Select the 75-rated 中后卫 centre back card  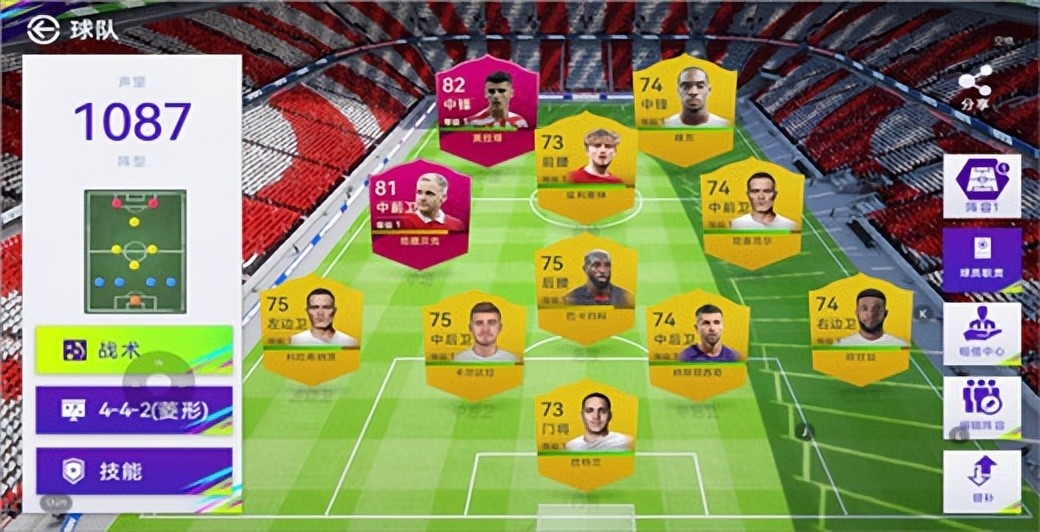pyautogui.click(x=475, y=344)
